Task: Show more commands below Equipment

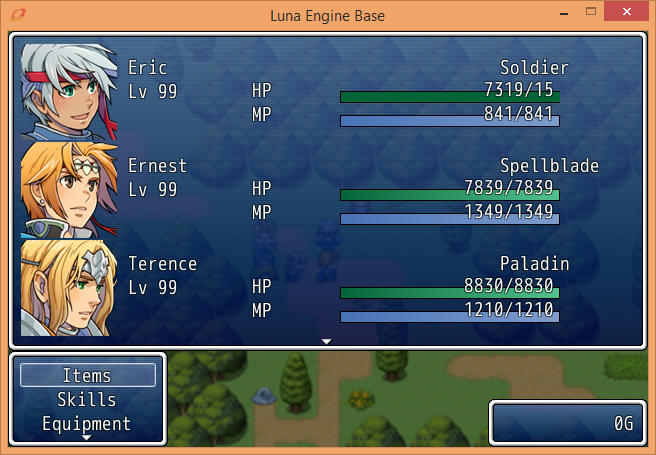Action: point(87,438)
